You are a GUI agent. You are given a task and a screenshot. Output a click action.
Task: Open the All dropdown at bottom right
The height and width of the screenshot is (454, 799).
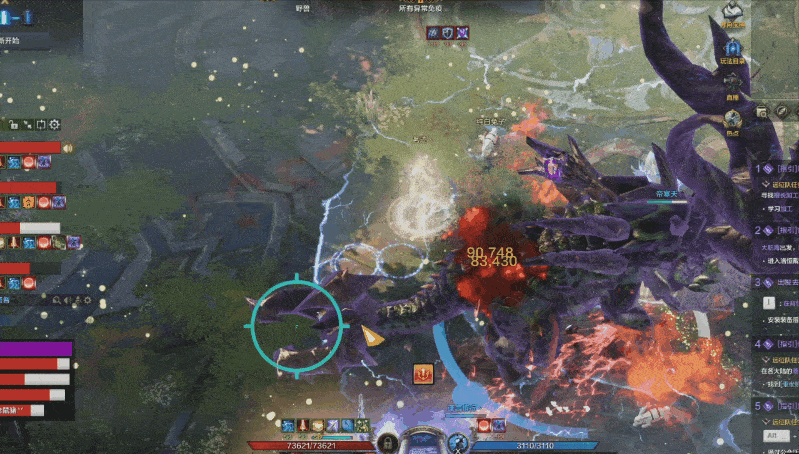coord(774,435)
